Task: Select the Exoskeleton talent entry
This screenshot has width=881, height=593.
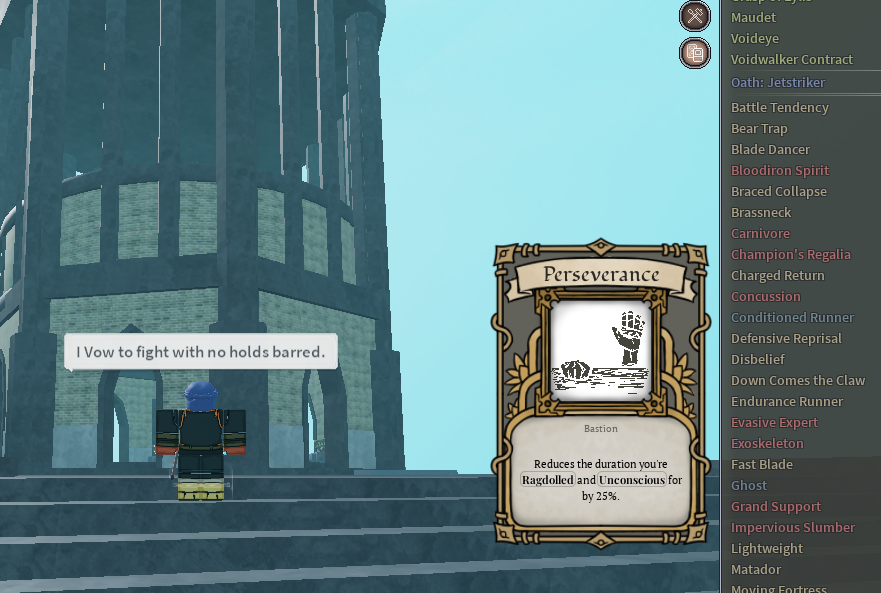Action: click(767, 444)
